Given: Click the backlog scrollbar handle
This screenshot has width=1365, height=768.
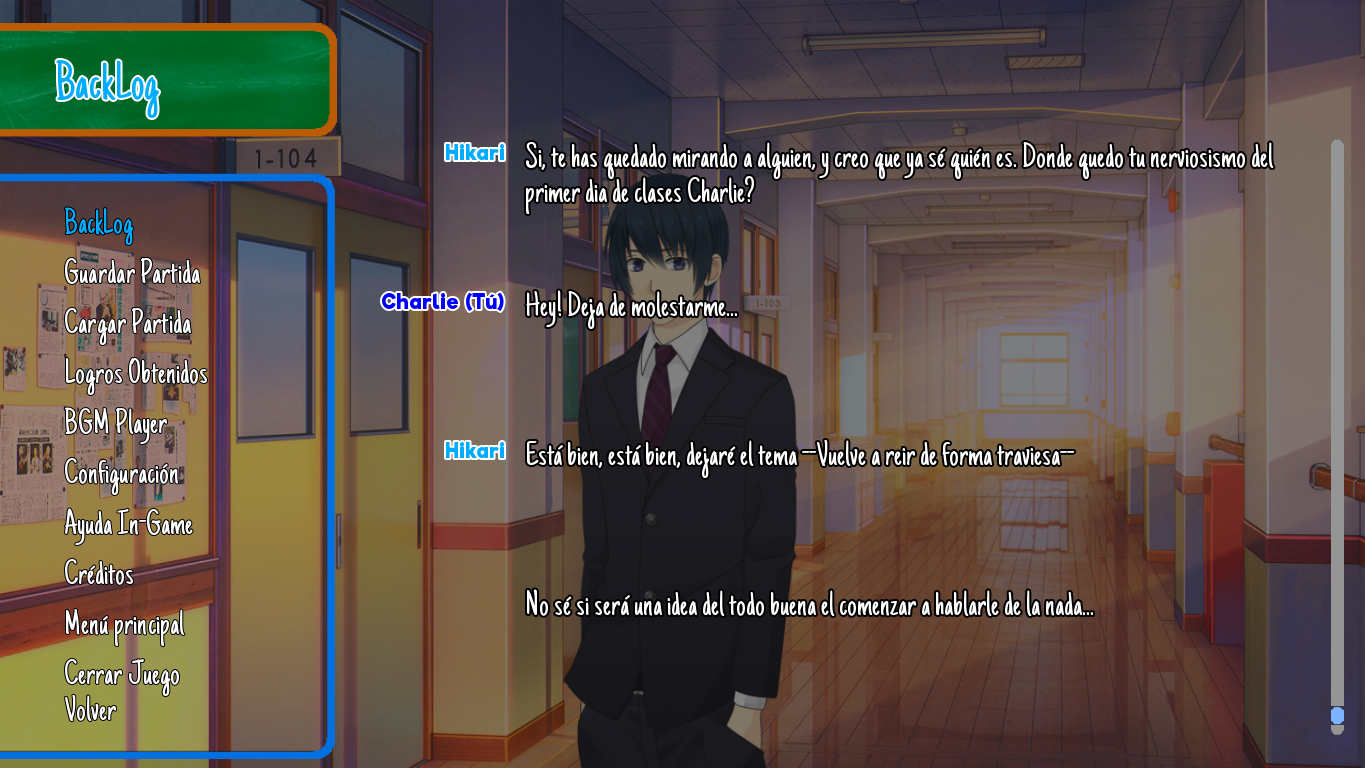Looking at the screenshot, I should click(x=1337, y=716).
